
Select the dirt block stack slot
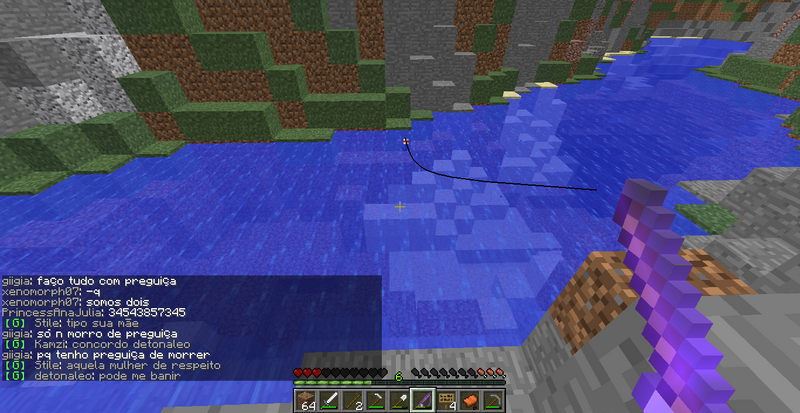pyautogui.click(x=304, y=400)
